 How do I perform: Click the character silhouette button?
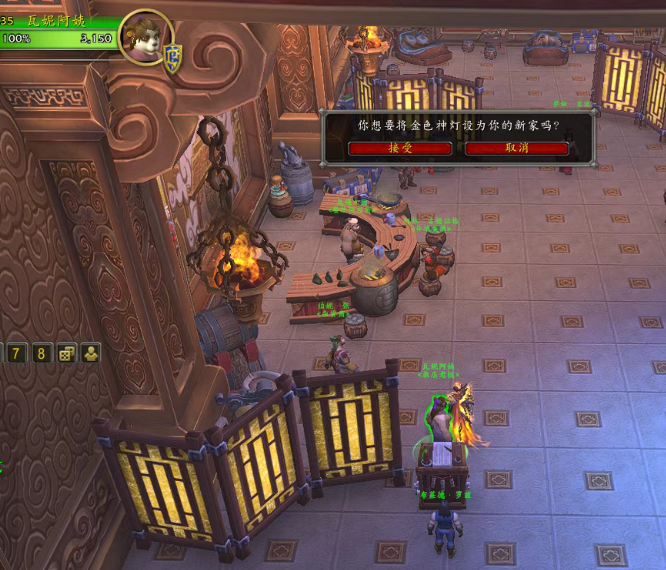click(91, 353)
